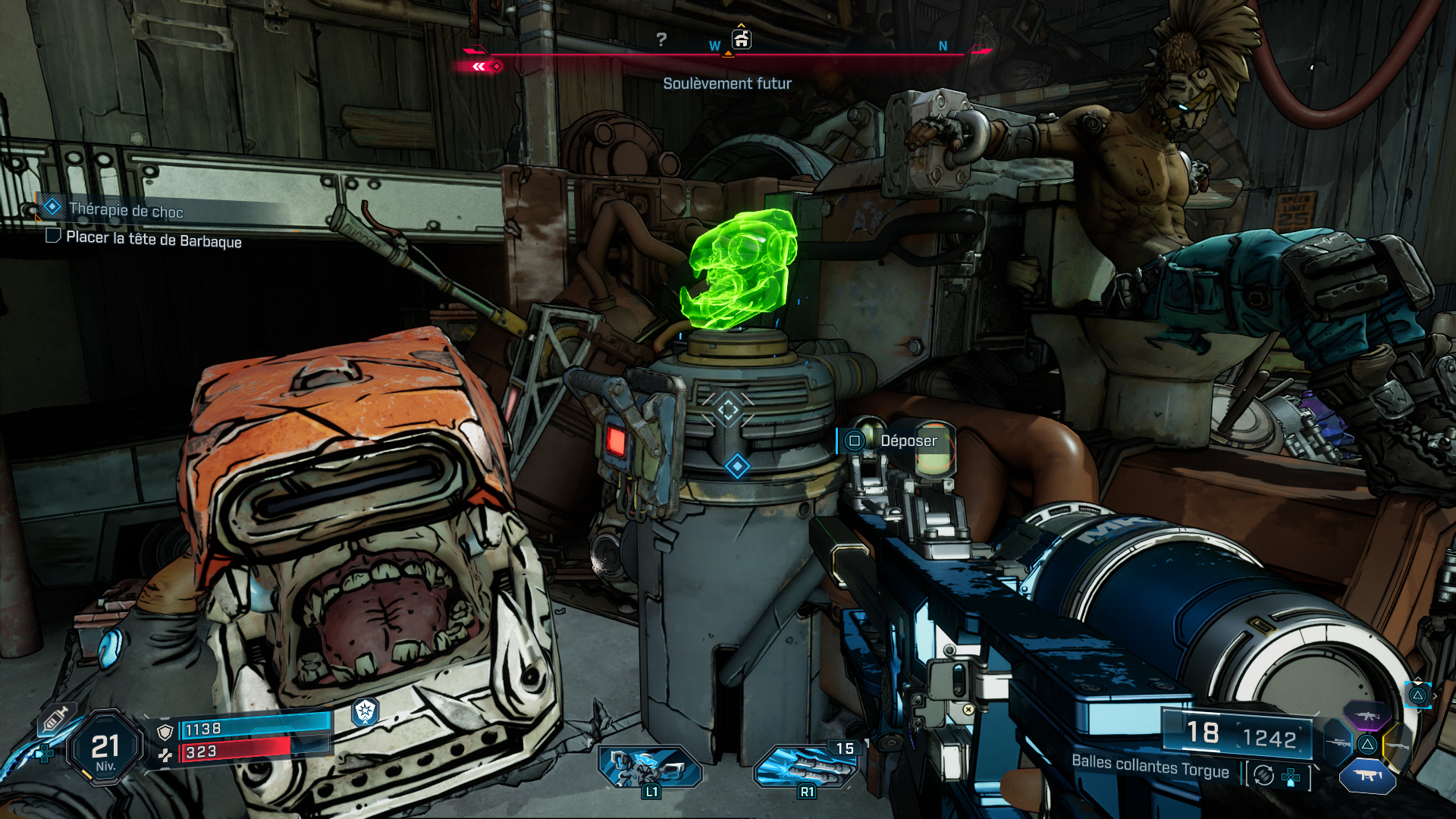Click the blue diamond objective waypoint marker
The width and height of the screenshot is (1456, 819).
point(737,466)
